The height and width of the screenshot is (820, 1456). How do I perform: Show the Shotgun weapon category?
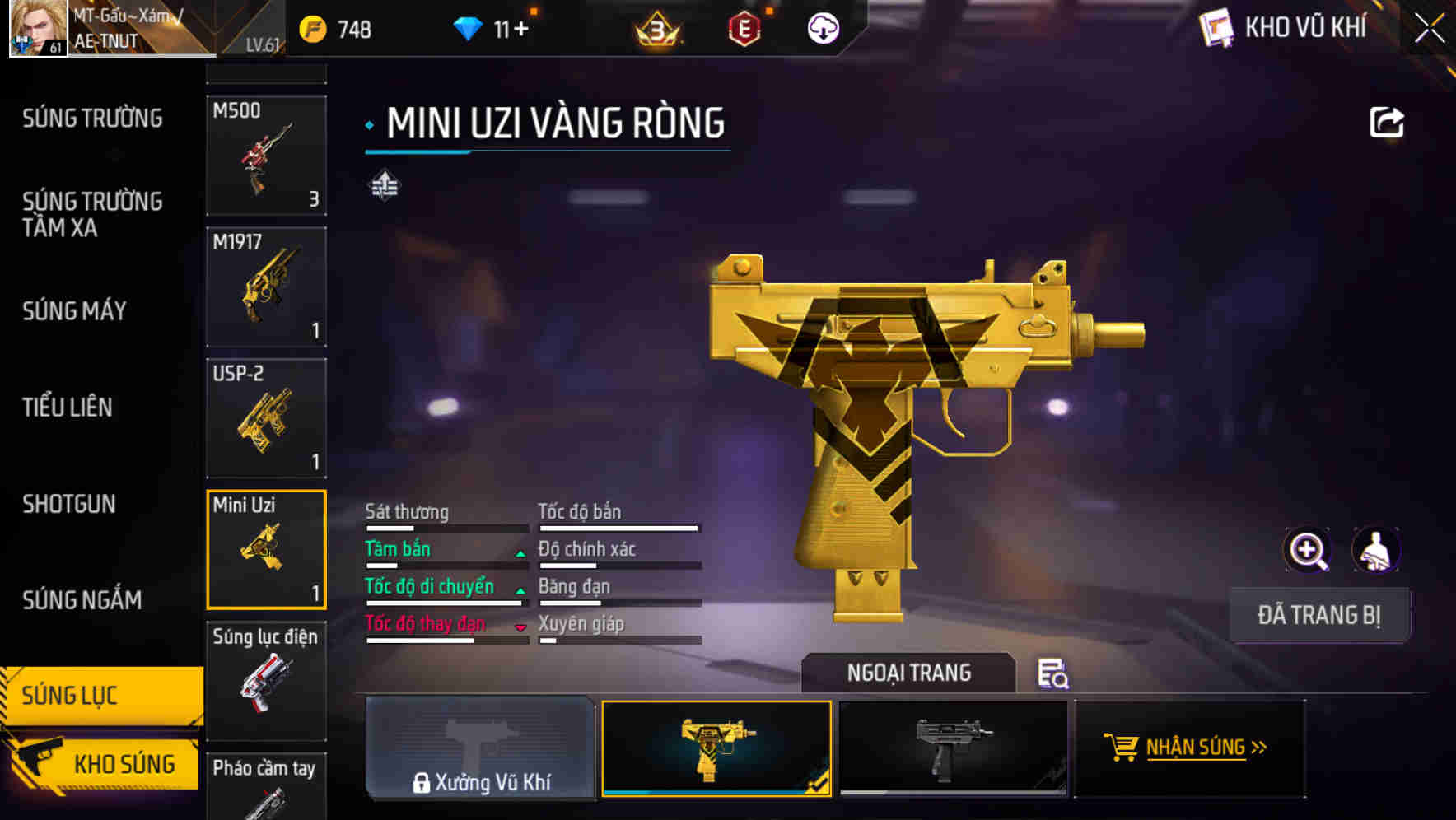69,504
